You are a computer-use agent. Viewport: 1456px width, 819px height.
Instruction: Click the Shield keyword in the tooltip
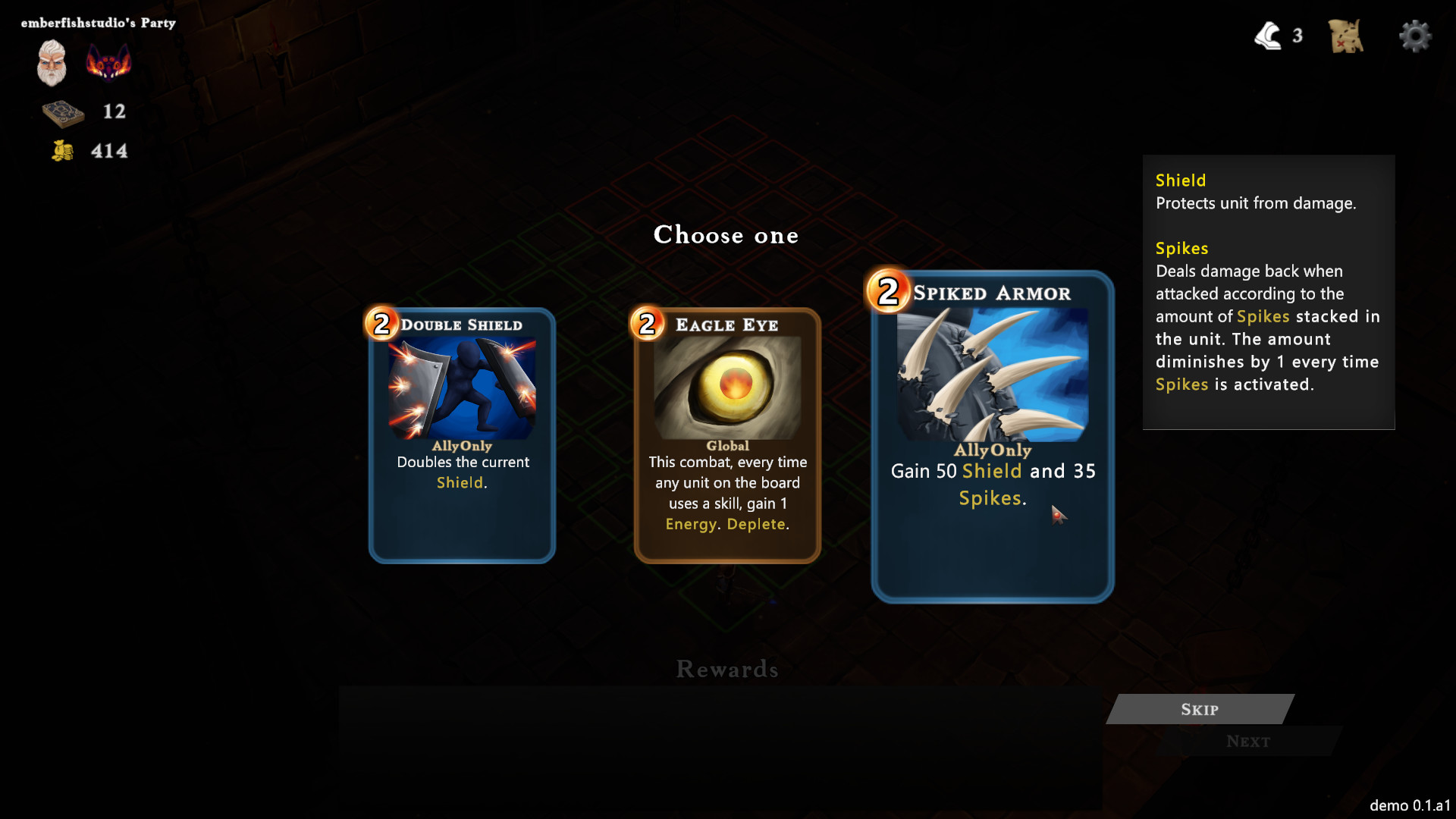[x=1180, y=180]
